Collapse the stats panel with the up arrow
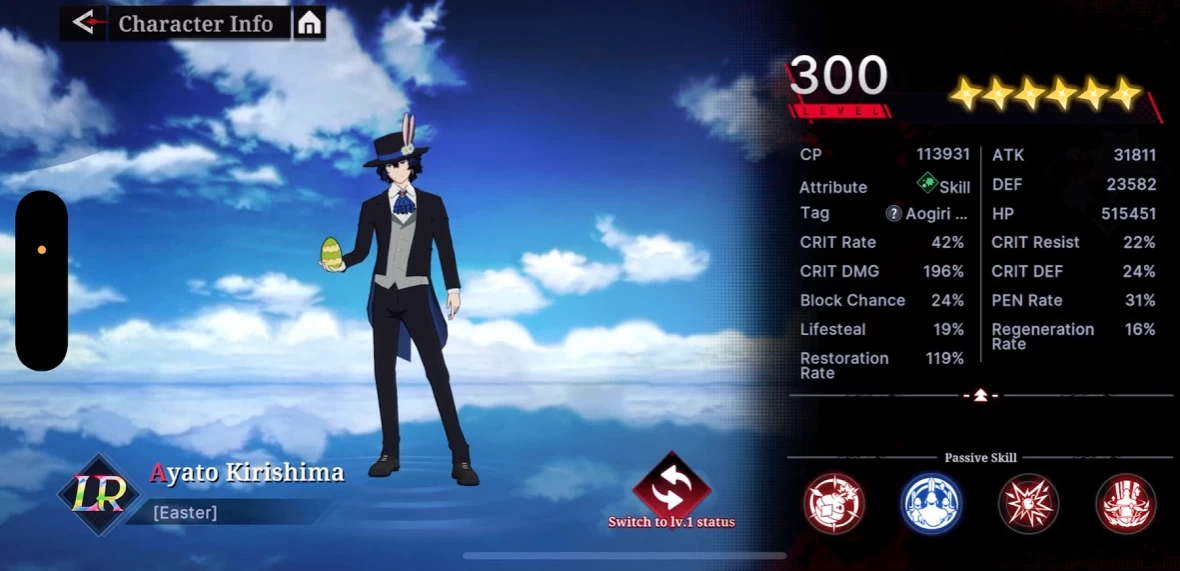This screenshot has width=1180, height=571. (981, 396)
